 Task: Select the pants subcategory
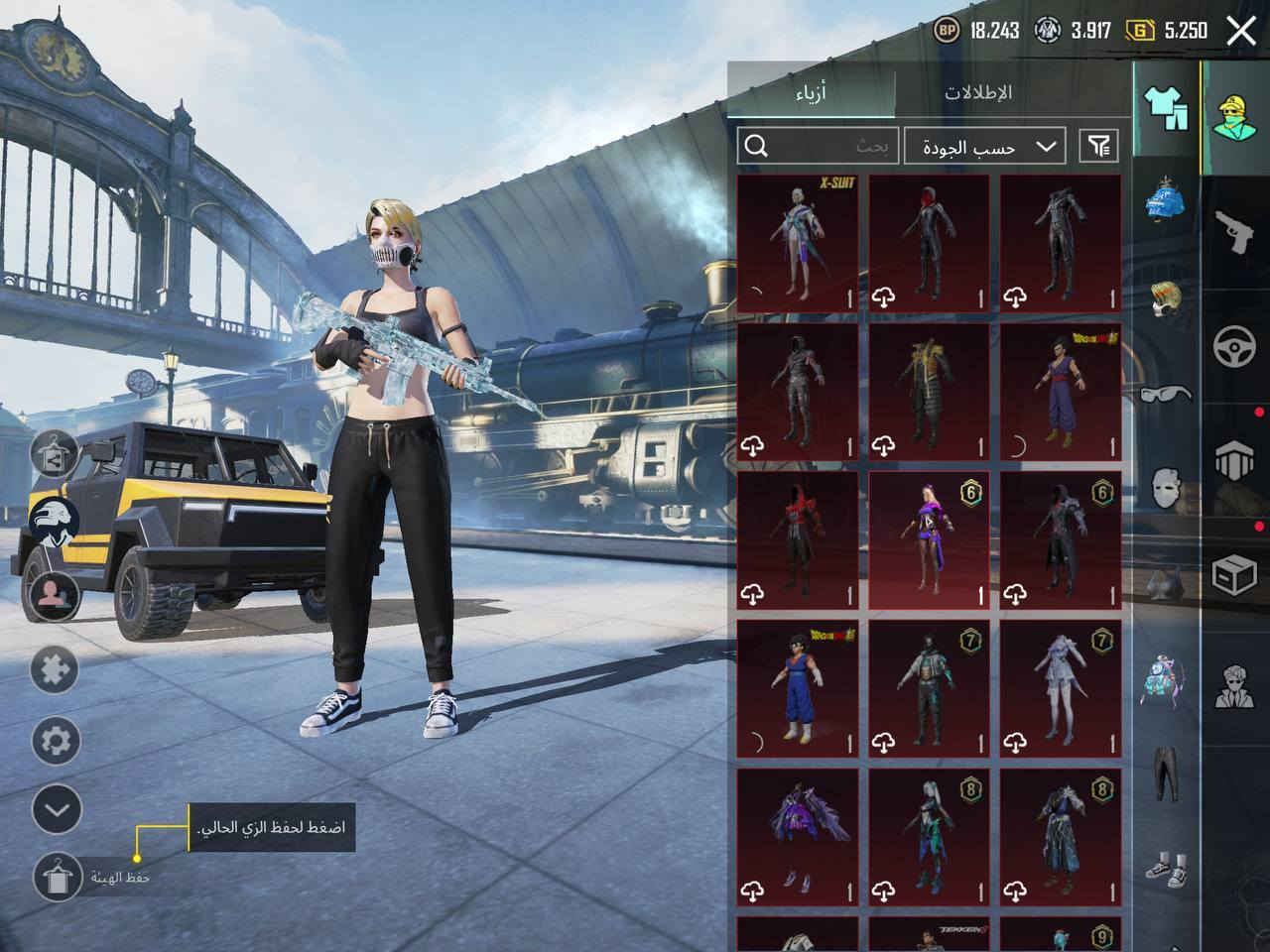click(x=1166, y=773)
